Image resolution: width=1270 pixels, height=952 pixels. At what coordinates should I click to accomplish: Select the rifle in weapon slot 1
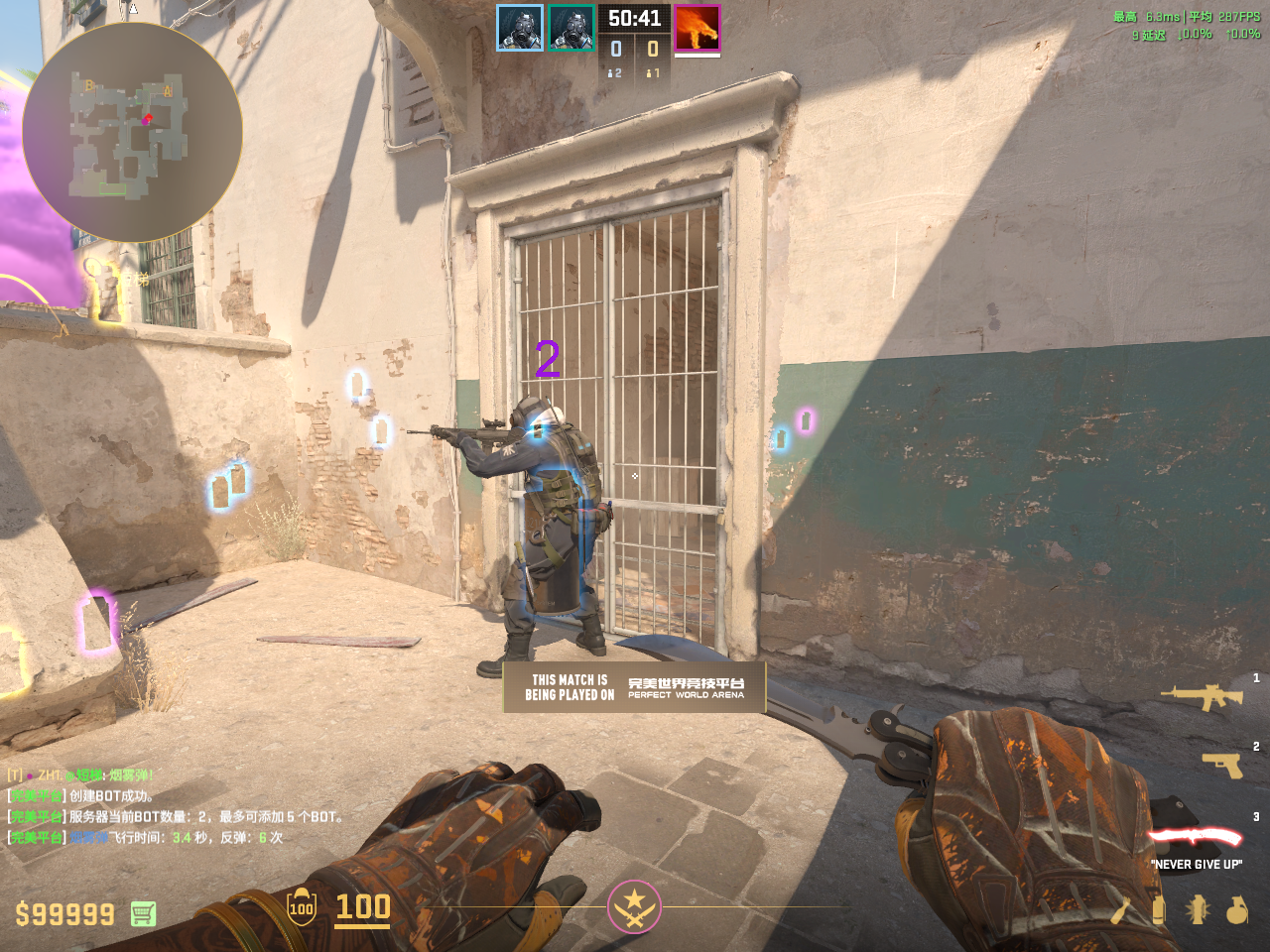tap(1202, 697)
